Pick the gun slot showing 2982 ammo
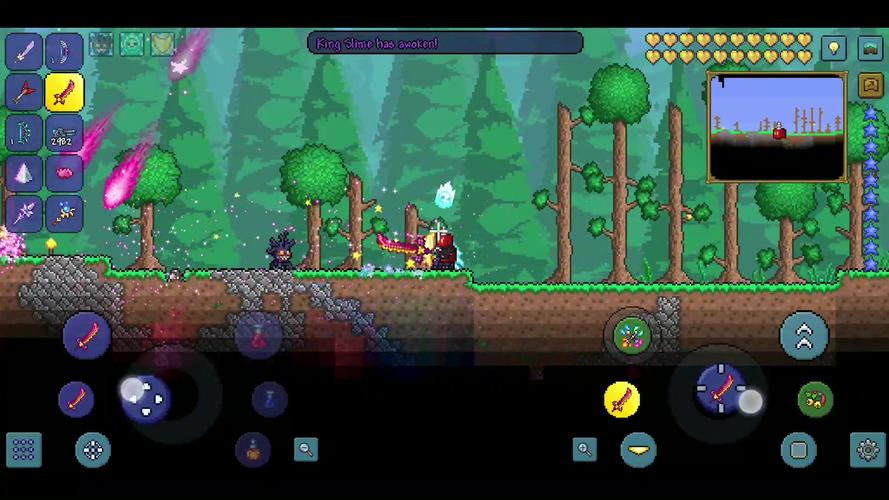This screenshot has height=500, width=889. [65, 134]
